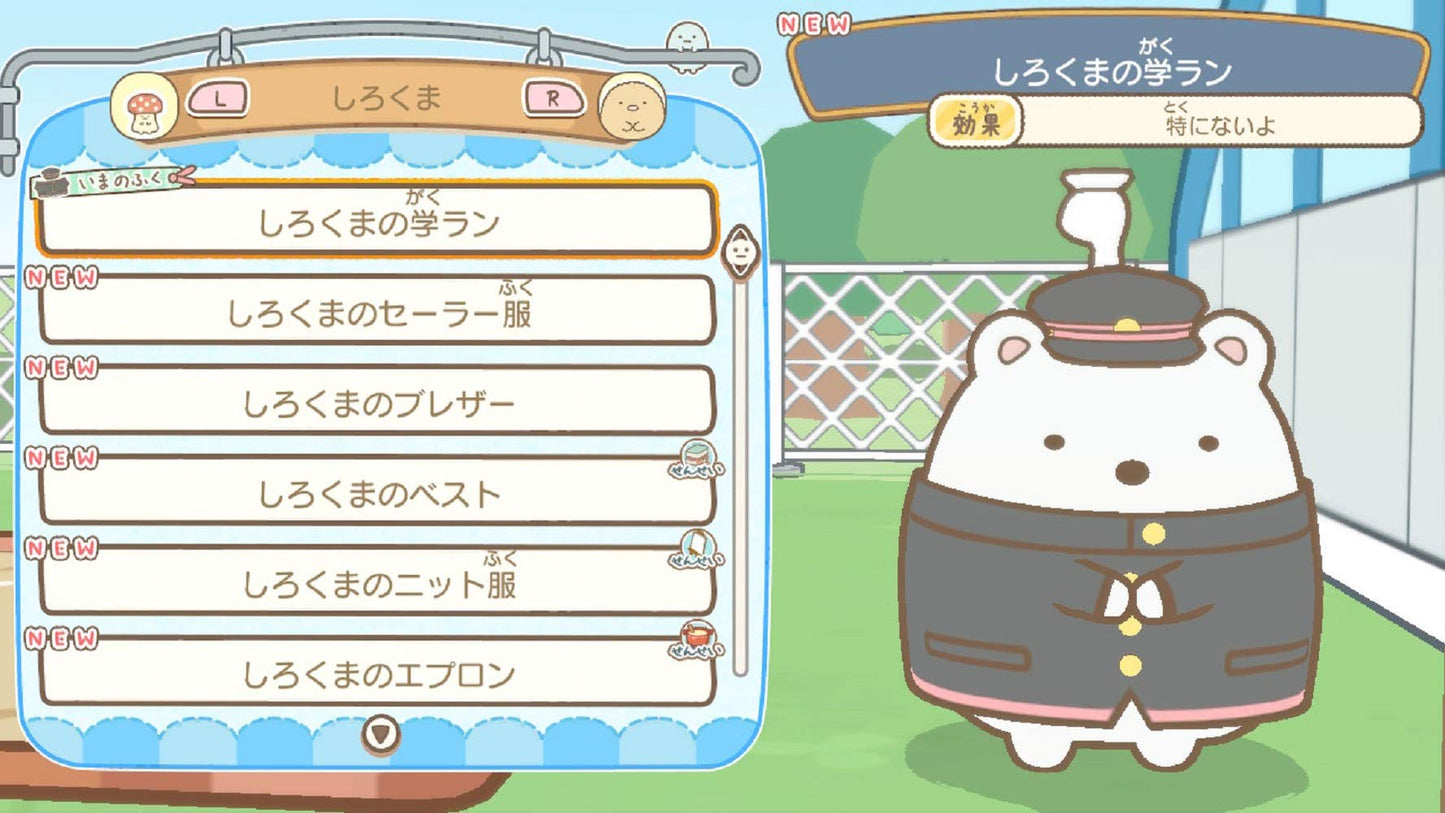This screenshot has height=813, width=1445.
Task: Click the book せんせい badge on しろくまのベスト
Action: tap(695, 464)
